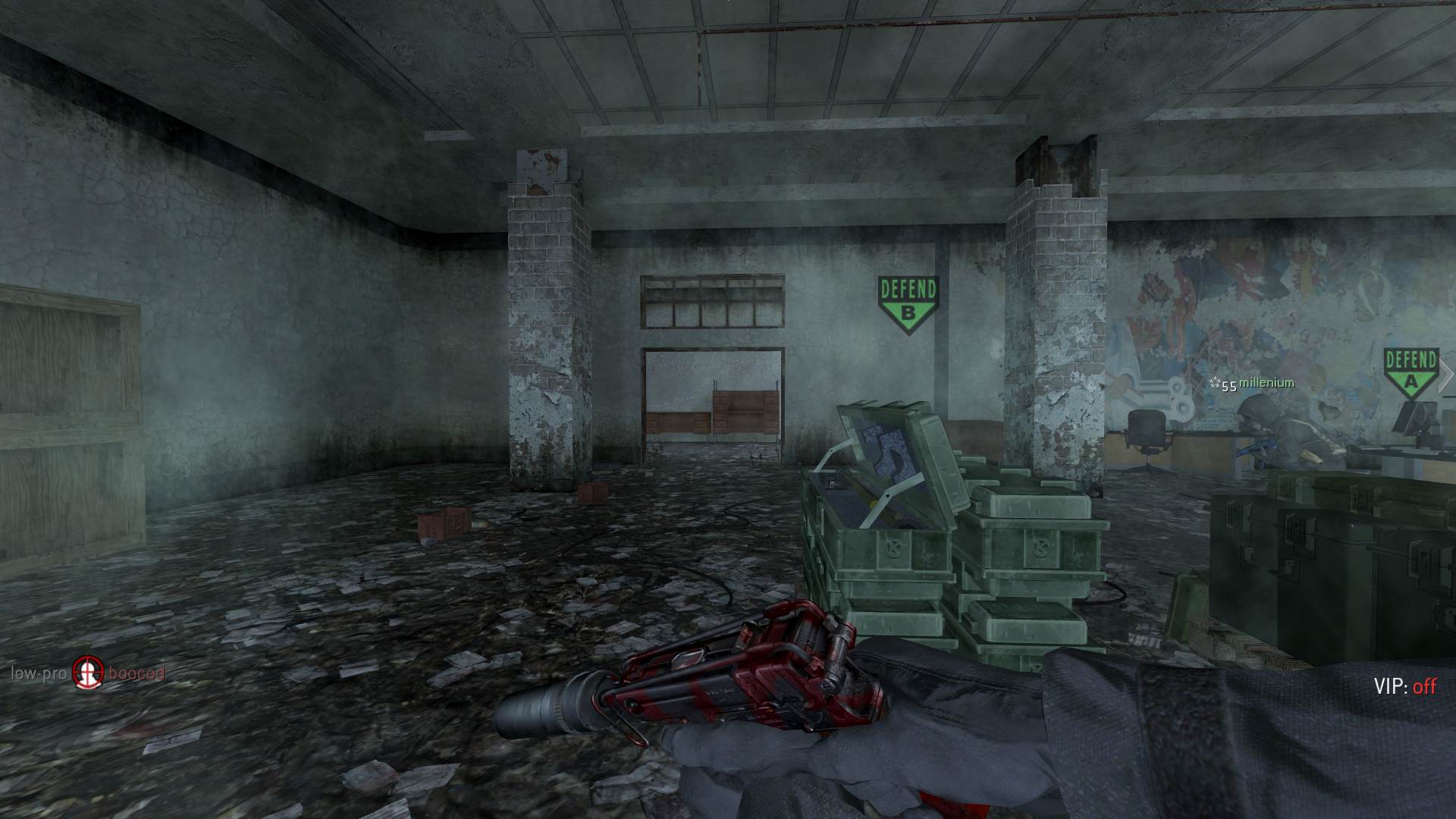Screen dimensions: 1456x819
Task: Toggle the VIP off indicator
Action: click(x=1404, y=686)
